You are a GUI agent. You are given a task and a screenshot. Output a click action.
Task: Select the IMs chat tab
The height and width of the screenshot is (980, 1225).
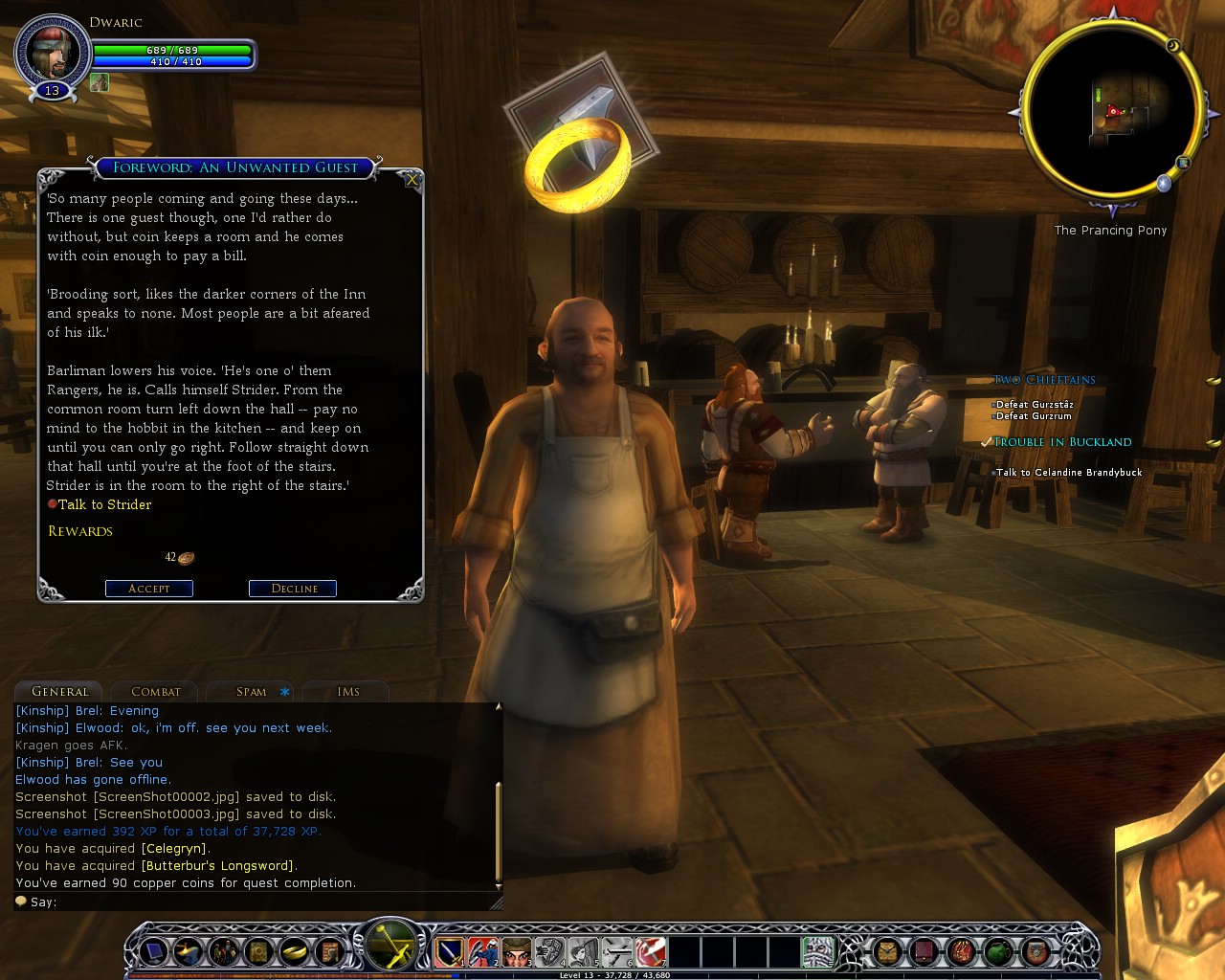[x=347, y=692]
